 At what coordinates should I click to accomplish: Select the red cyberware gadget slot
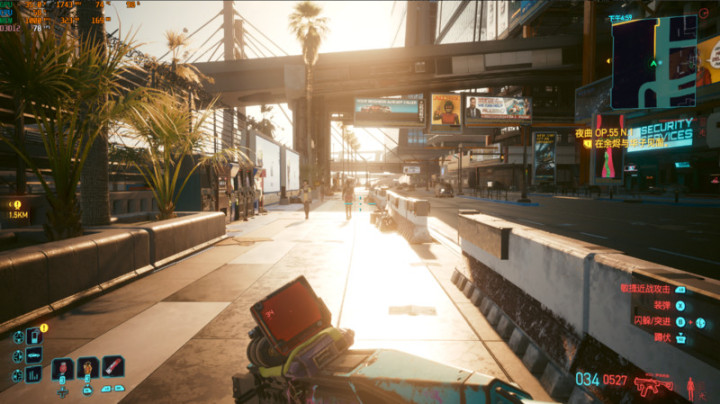tap(113, 367)
